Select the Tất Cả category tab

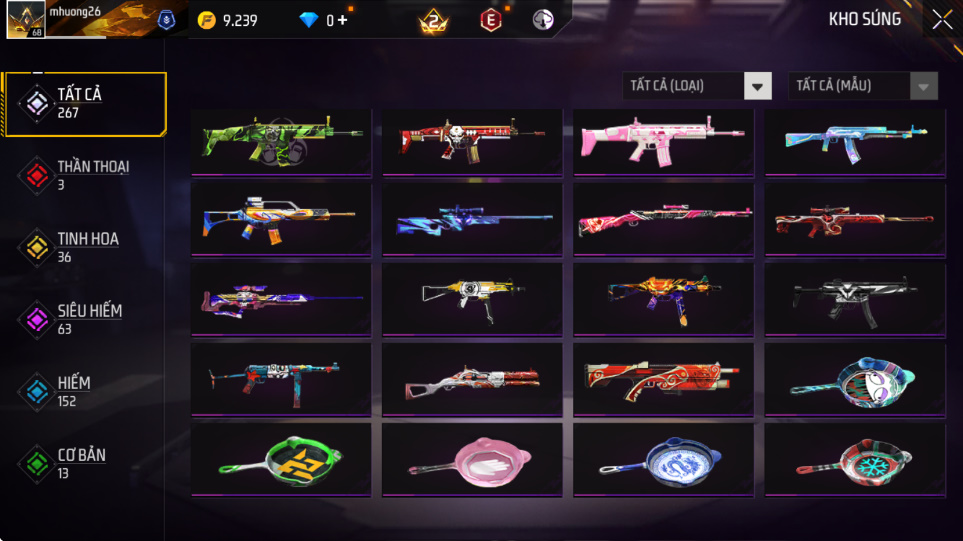tap(84, 103)
